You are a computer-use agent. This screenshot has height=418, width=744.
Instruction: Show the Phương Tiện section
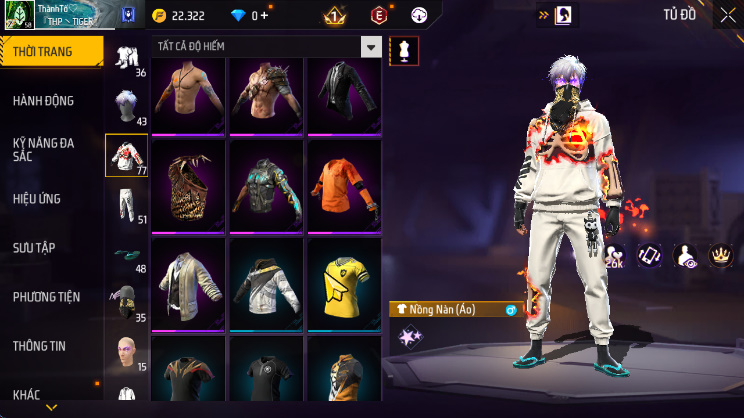point(46,297)
